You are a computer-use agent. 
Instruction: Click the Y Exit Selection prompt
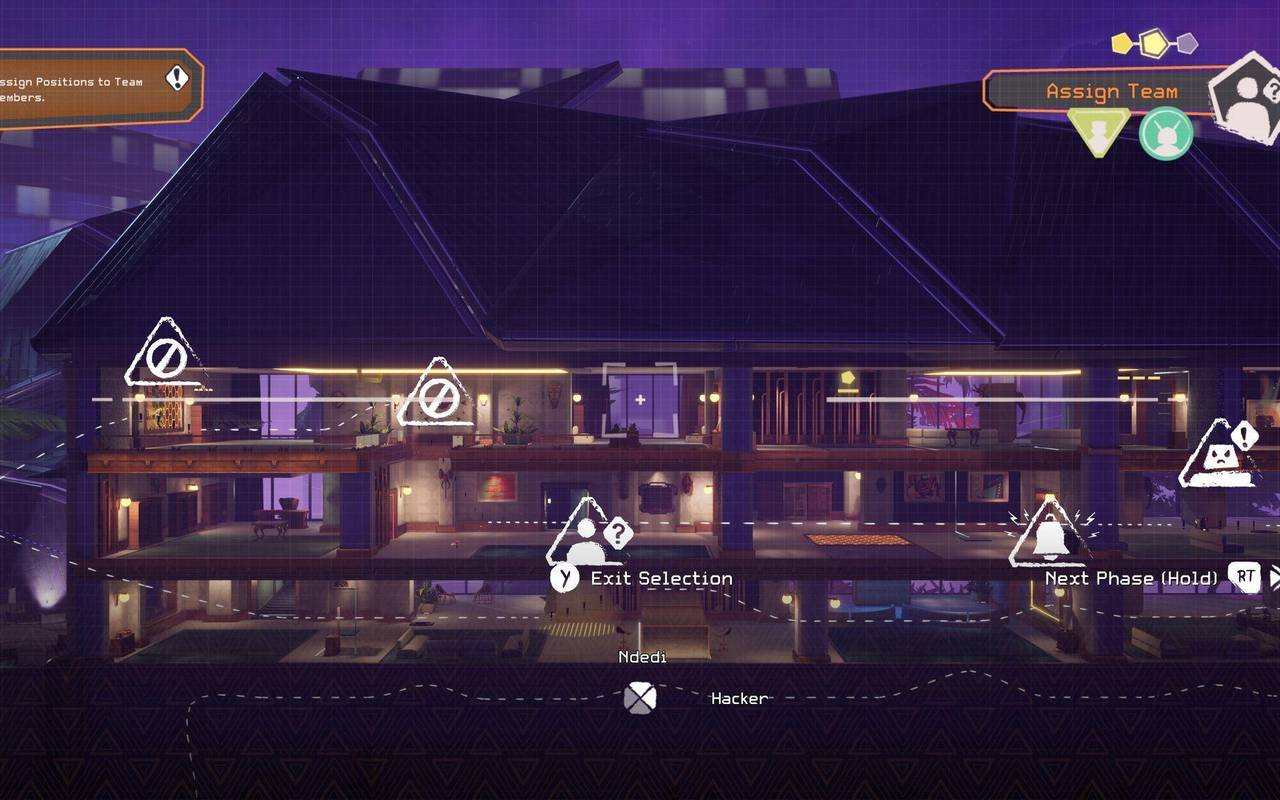click(646, 578)
